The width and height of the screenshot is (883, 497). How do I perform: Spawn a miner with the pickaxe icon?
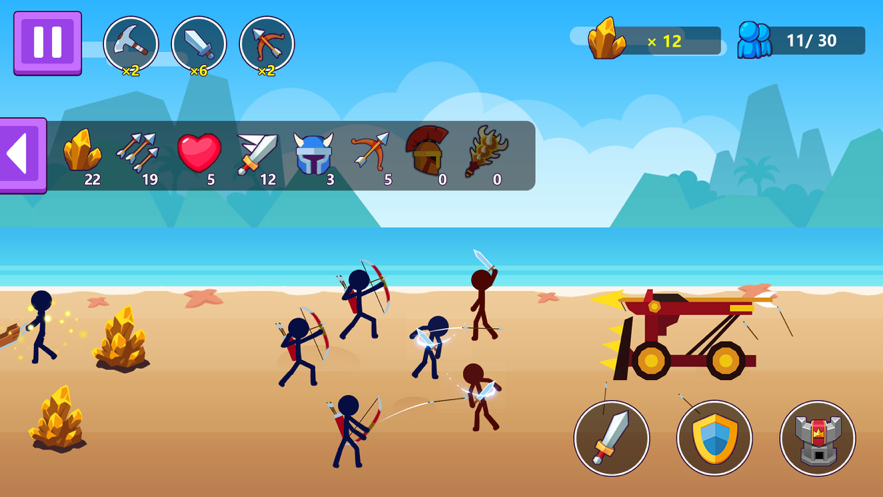click(131, 44)
